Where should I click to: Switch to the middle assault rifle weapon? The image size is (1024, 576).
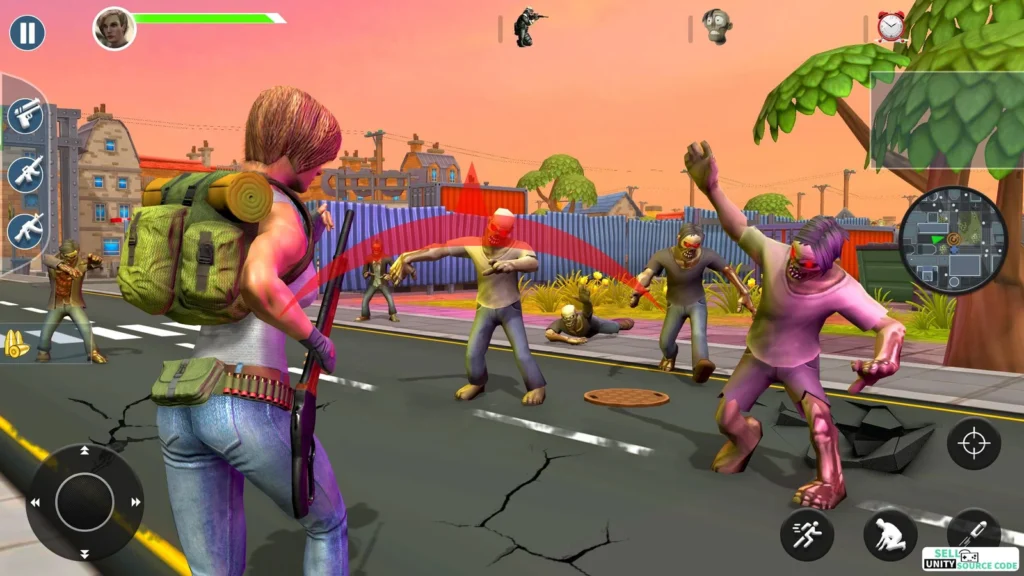point(25,173)
